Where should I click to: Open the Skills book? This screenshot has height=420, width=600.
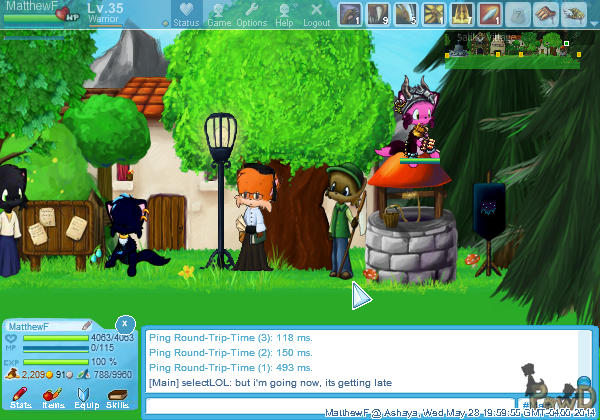tap(117, 397)
